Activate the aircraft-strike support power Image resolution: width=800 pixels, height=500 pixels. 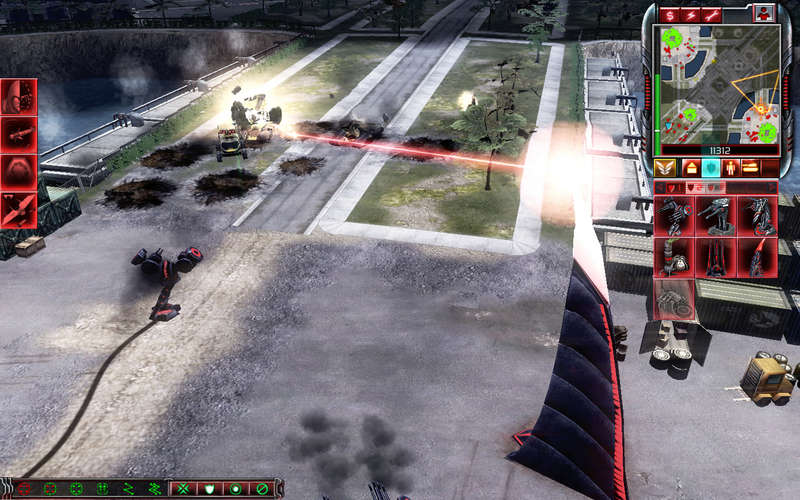point(19,208)
